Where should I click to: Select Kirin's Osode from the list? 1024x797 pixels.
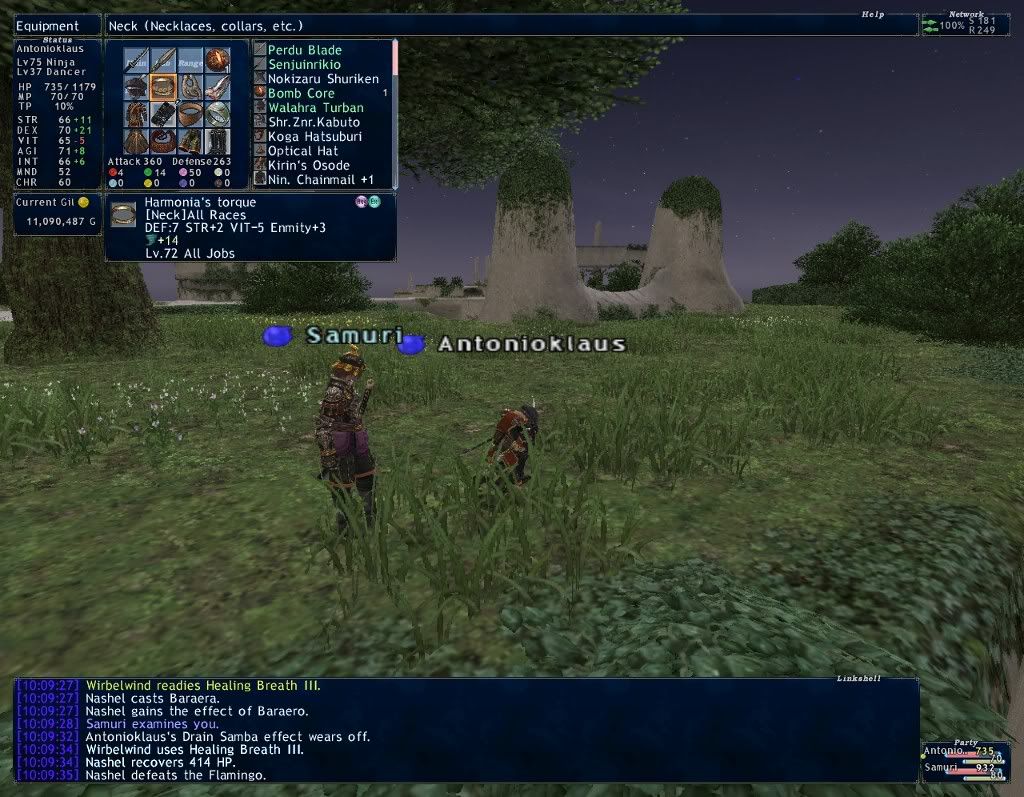tap(308, 165)
